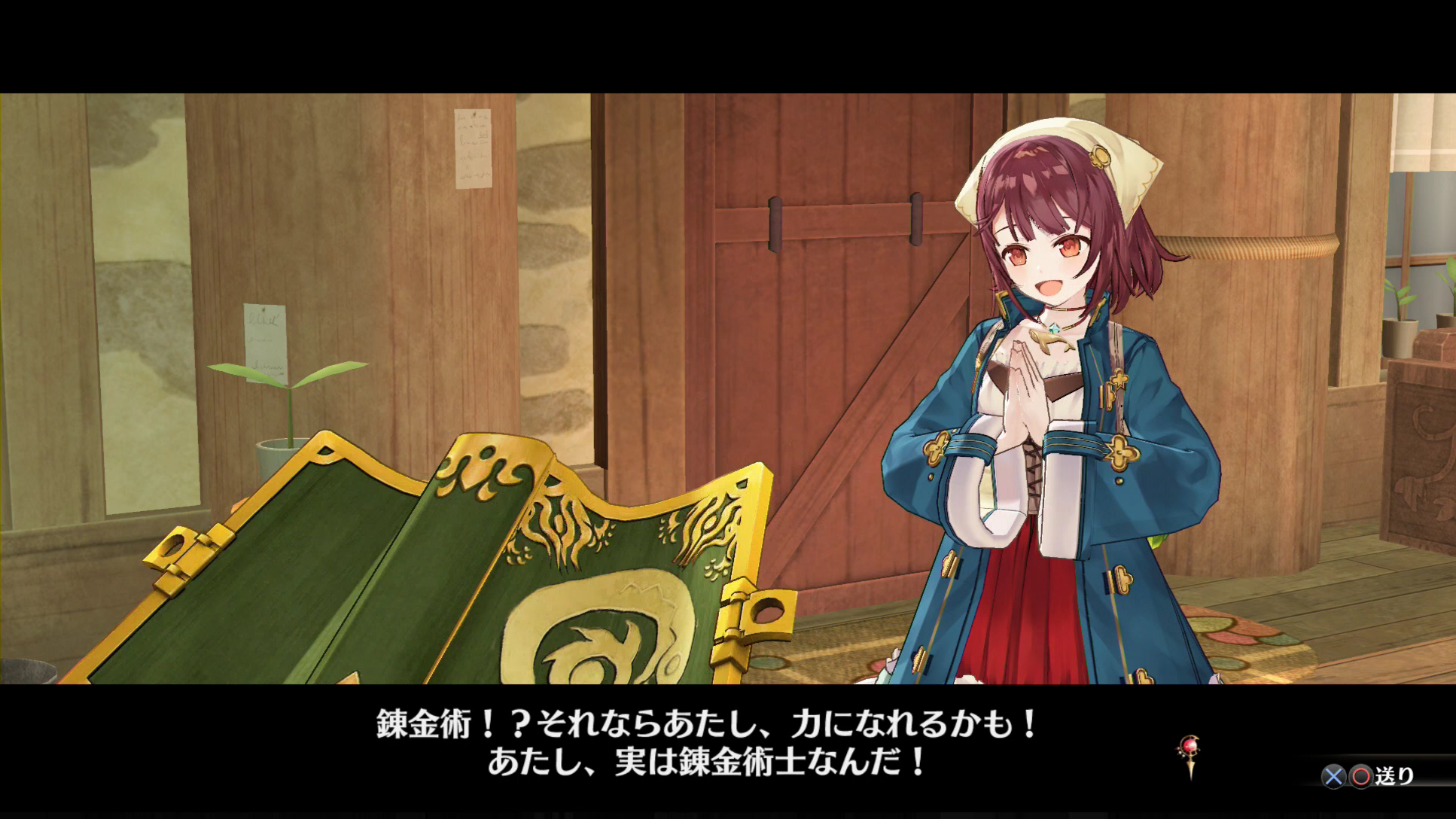
Task: Toggle auto-advance with the O prompt
Action: (1363, 778)
